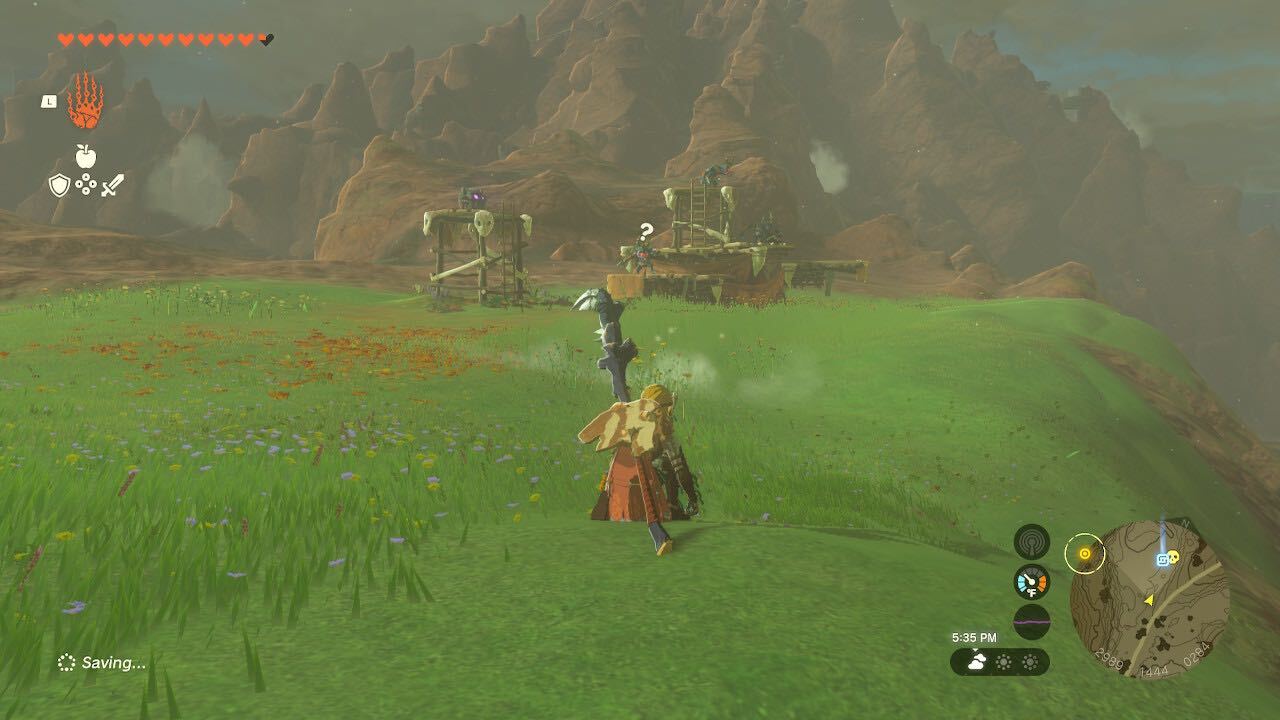Click the D-pad icon between shield and sword

pyautogui.click(x=85, y=184)
